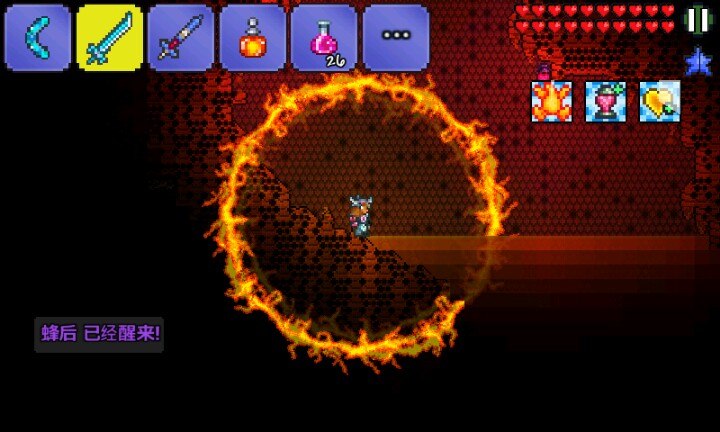720x432 pixels.
Task: Choose the highlighted cyan broadsword slot
Action: pyautogui.click(x=109, y=38)
